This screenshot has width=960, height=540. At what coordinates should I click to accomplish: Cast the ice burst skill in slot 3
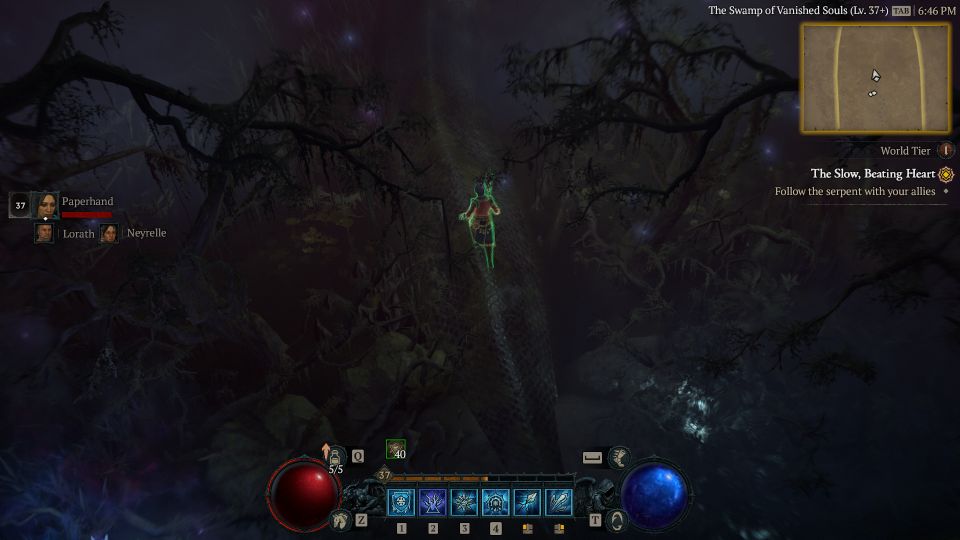[465, 502]
